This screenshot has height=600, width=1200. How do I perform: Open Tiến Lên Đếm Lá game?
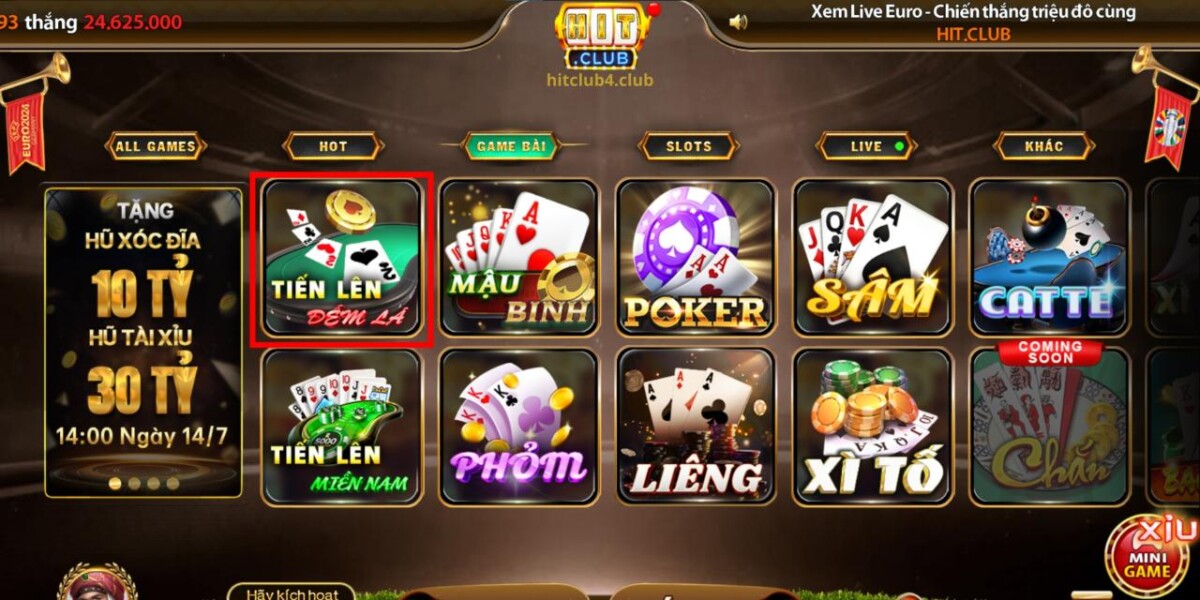(342, 258)
